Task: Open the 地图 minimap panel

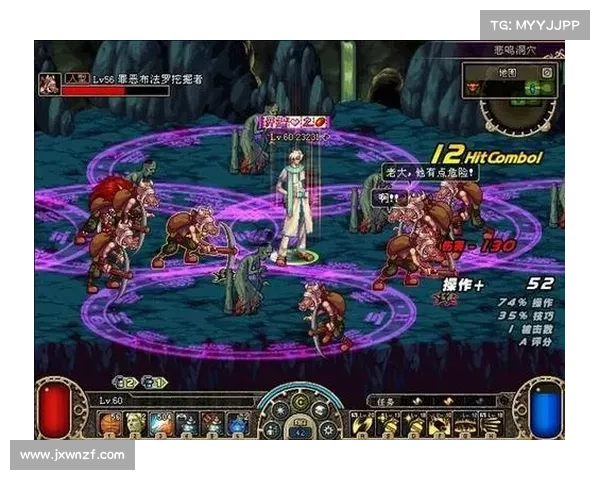Action: [x=506, y=73]
